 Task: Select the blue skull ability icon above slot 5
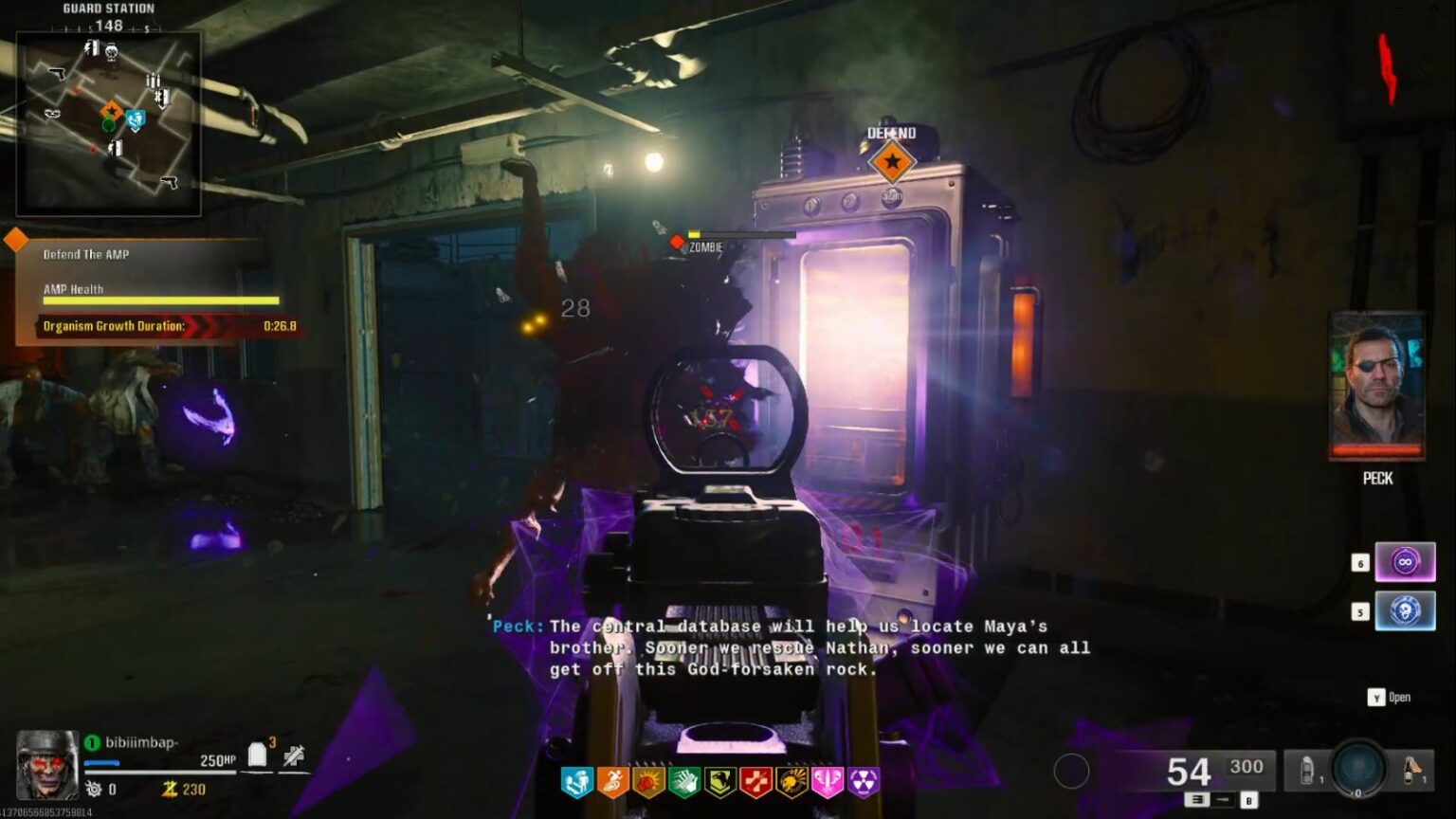(1404, 611)
